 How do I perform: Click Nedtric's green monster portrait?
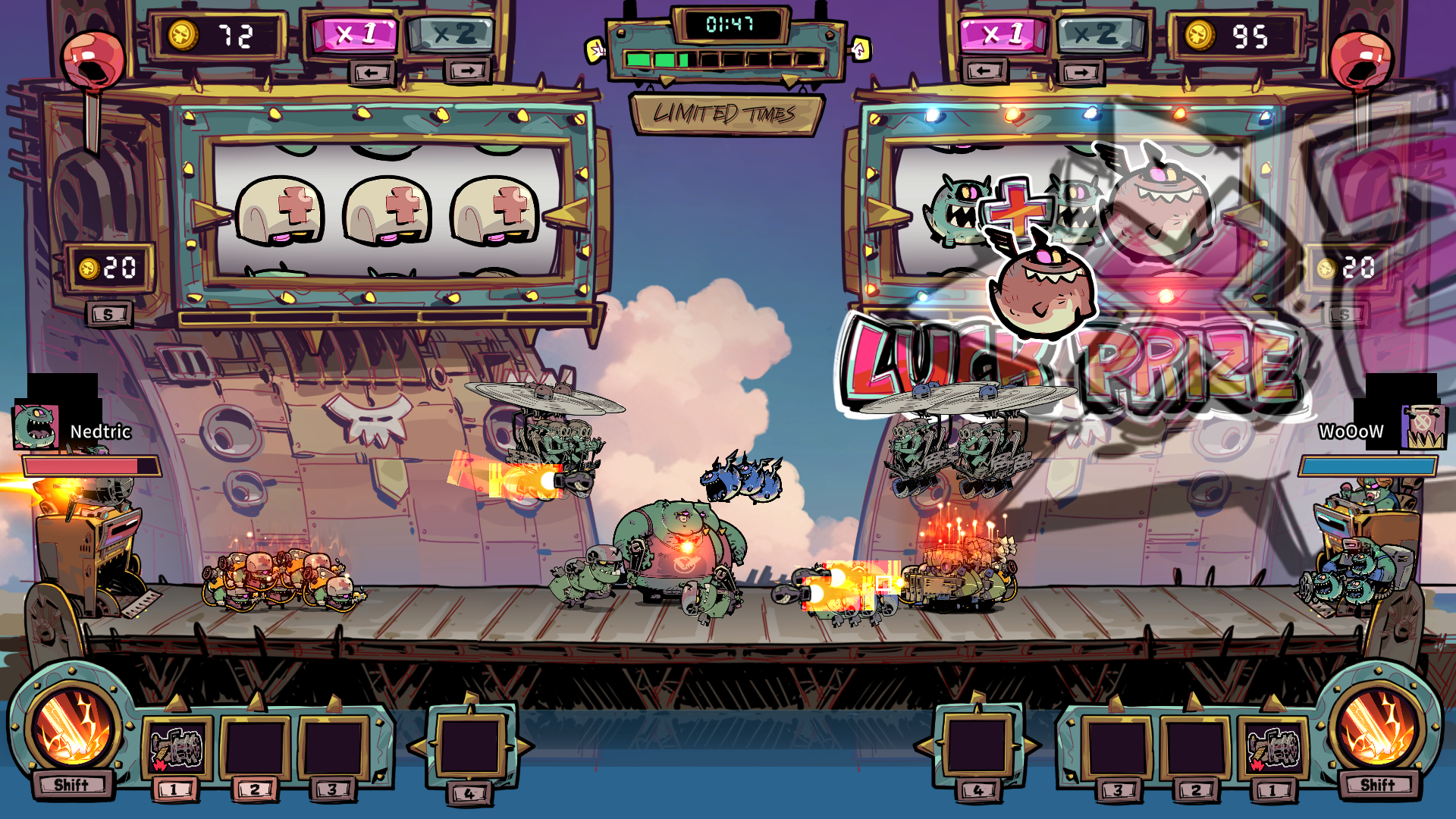point(36,427)
